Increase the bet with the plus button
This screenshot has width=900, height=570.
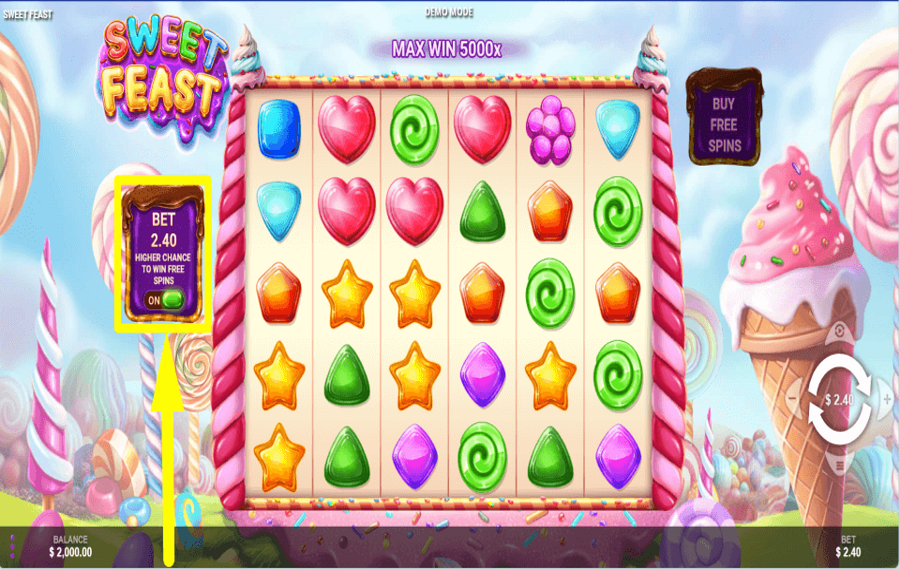coord(887,399)
